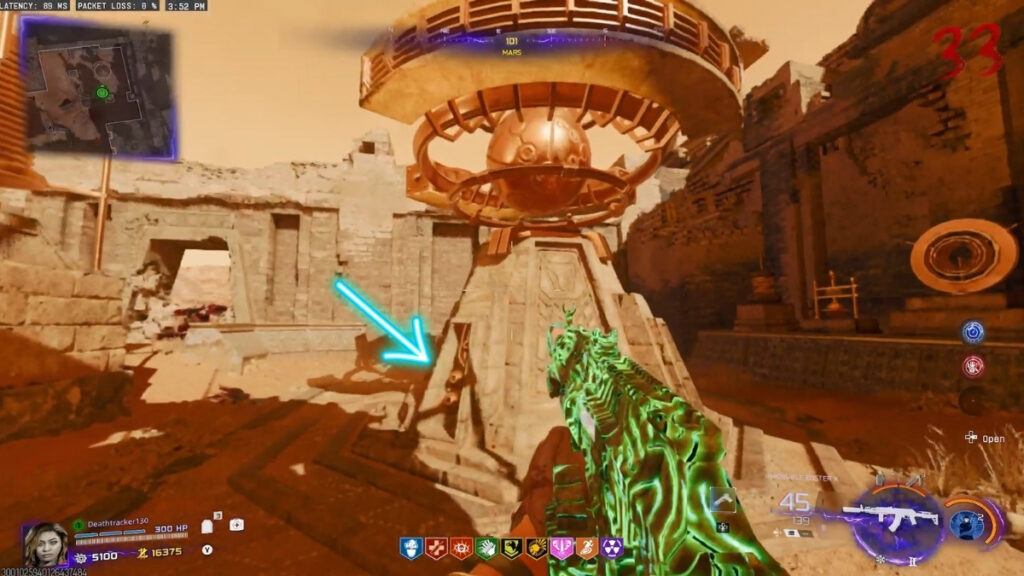Click the blue swirl gobblegum icon
Image resolution: width=1024 pixels, height=576 pixels.
coord(972,332)
